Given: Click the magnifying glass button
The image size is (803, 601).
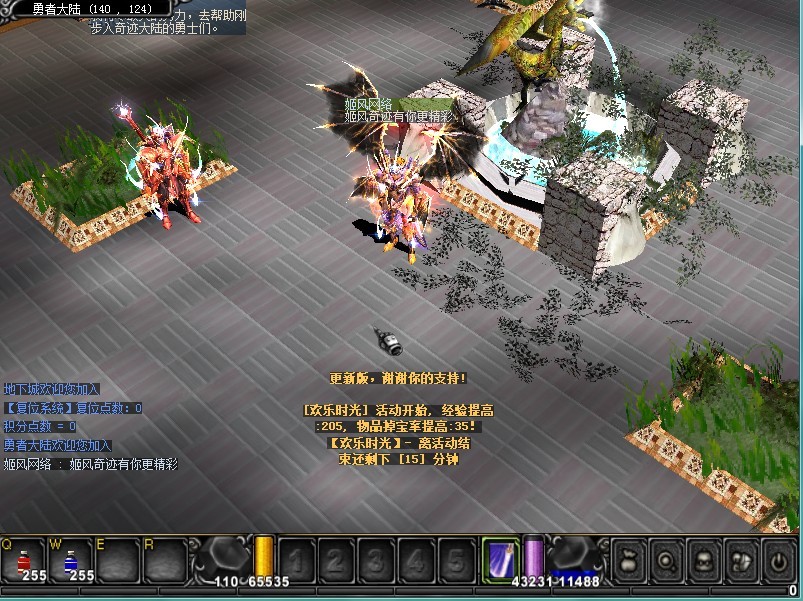Looking at the screenshot, I should pos(667,557).
